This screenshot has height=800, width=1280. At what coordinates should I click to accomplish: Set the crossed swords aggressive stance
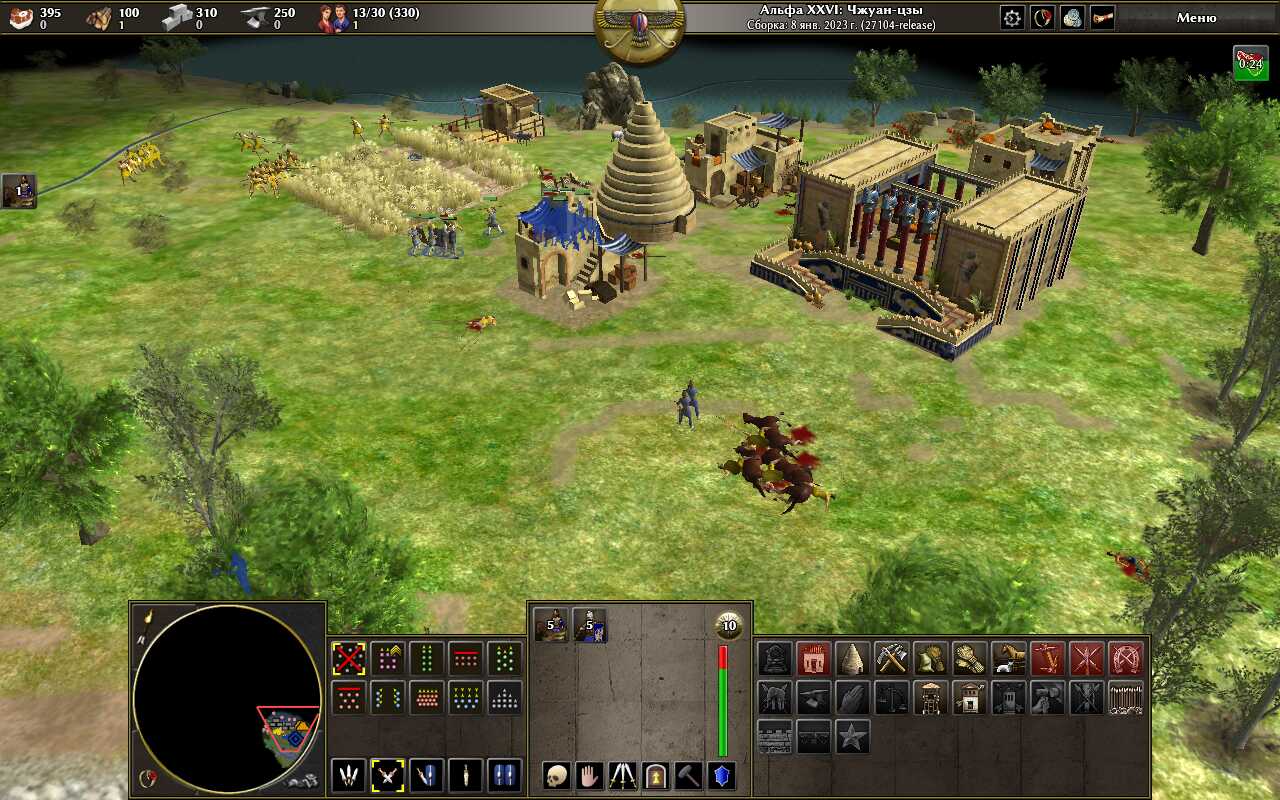pyautogui.click(x=387, y=775)
